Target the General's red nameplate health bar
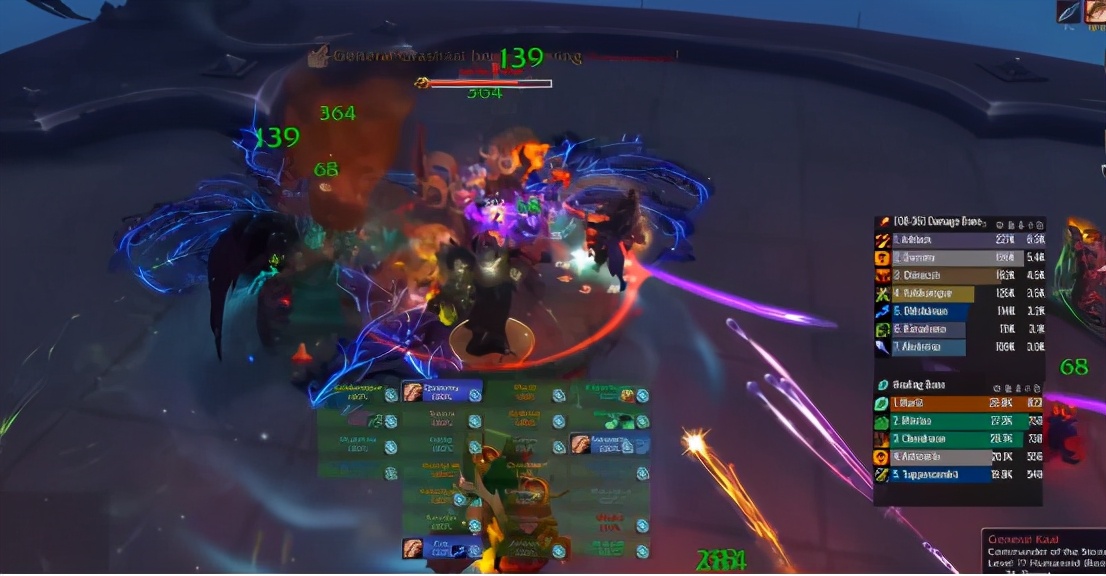The height and width of the screenshot is (576, 1106). pyautogui.click(x=490, y=83)
